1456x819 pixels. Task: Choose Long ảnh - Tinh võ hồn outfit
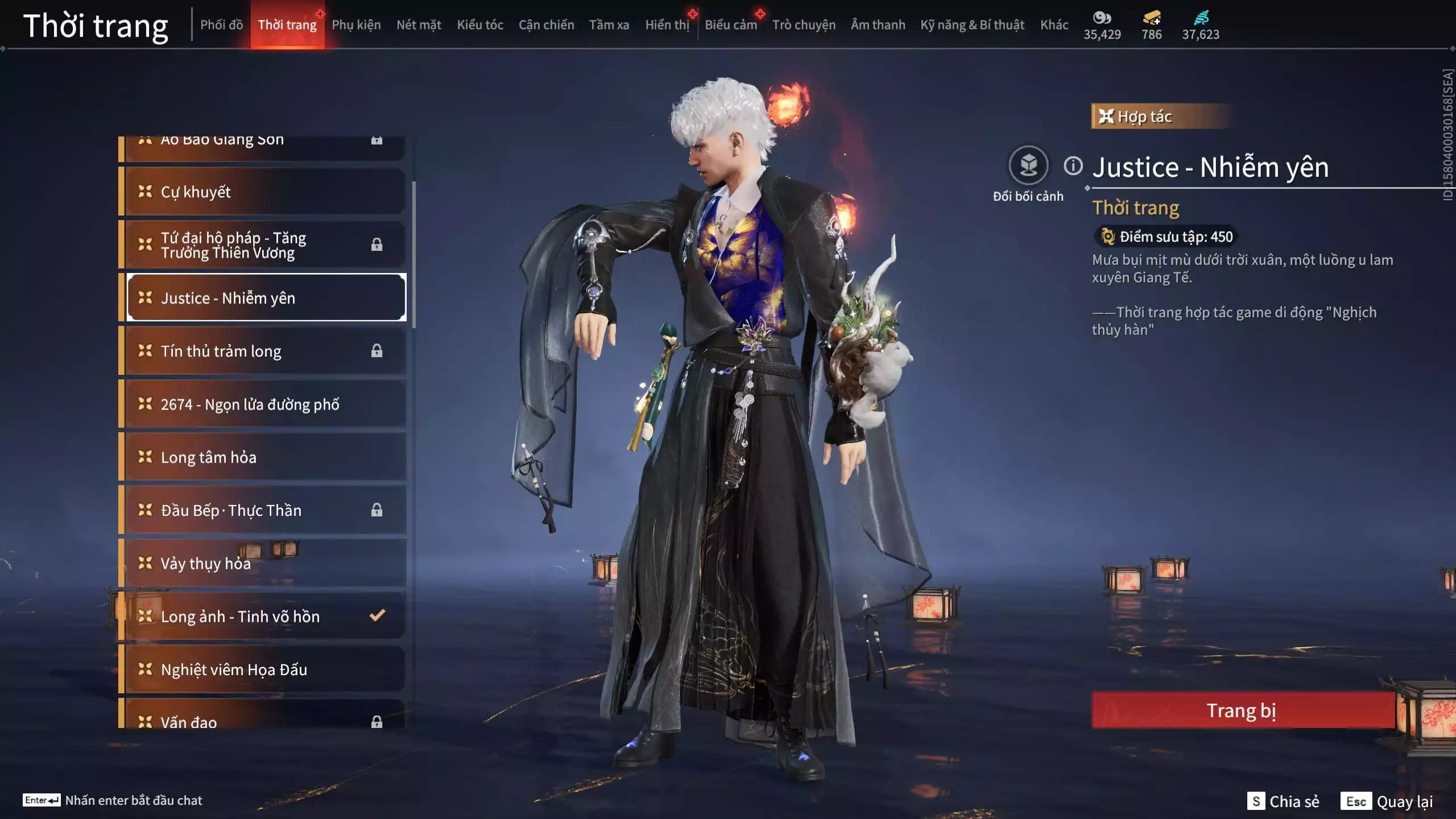tap(265, 617)
